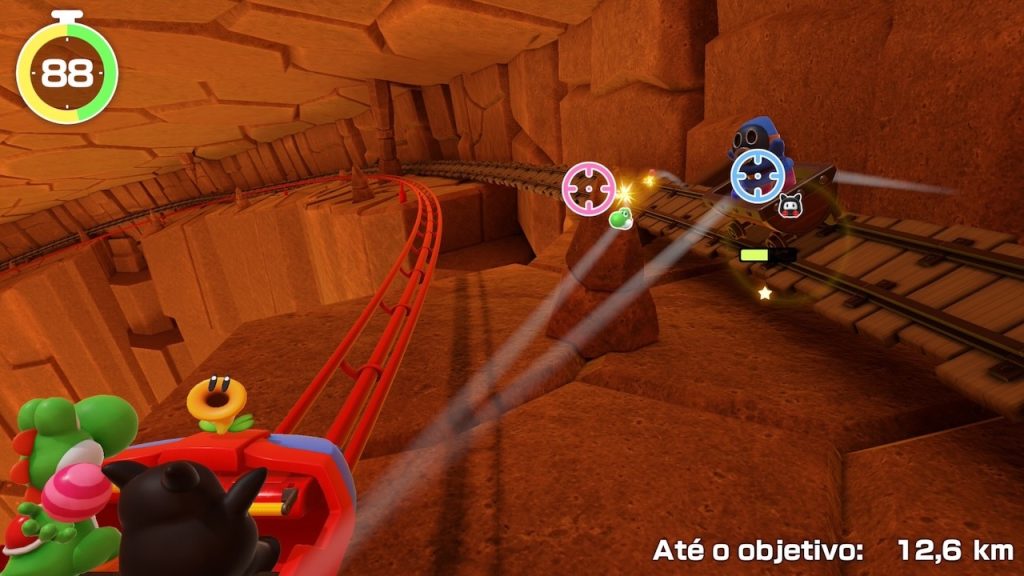Select the Ninji player marker icon

coord(789,207)
